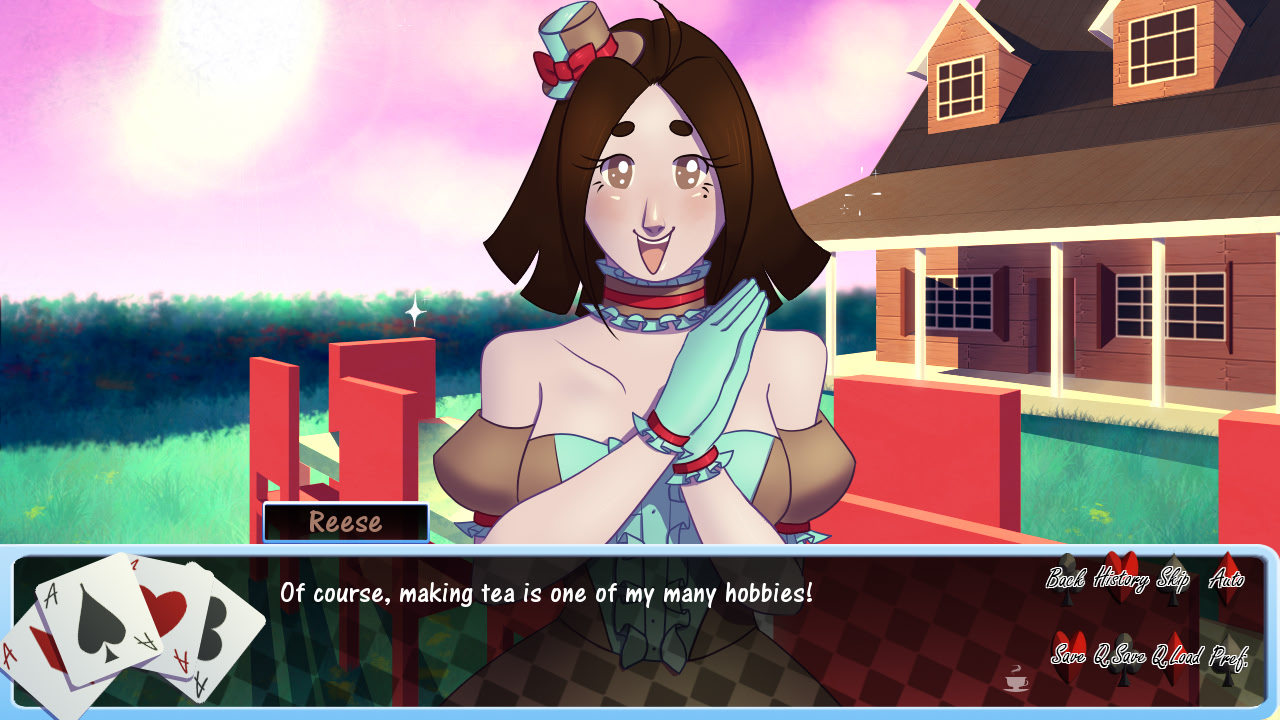The width and height of the screenshot is (1280, 720).
Task: Toggle Auto dialogue advance
Action: pos(1226,578)
